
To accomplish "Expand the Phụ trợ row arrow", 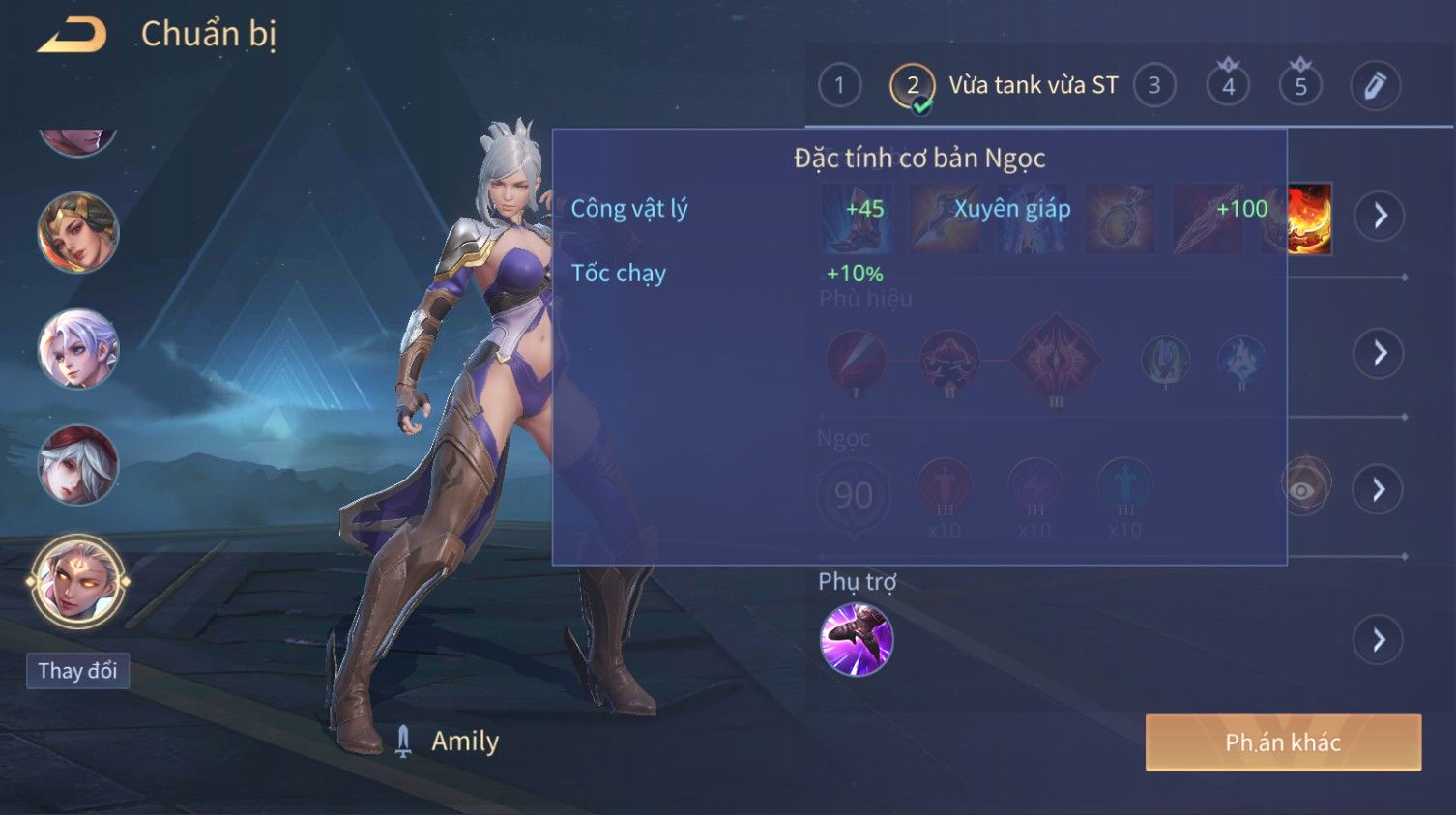I will tap(1379, 640).
